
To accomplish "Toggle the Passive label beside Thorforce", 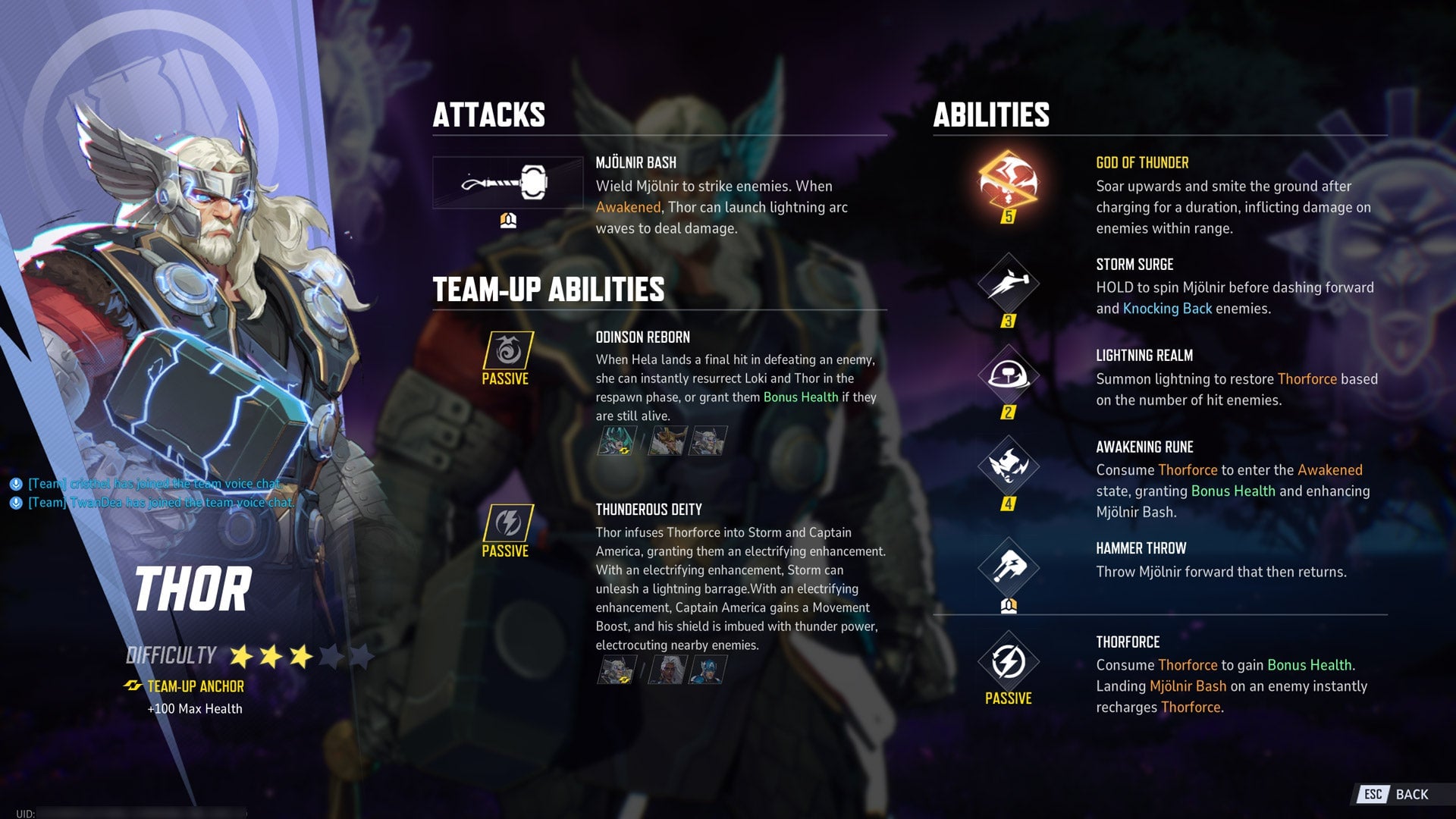I will pyautogui.click(x=1009, y=697).
